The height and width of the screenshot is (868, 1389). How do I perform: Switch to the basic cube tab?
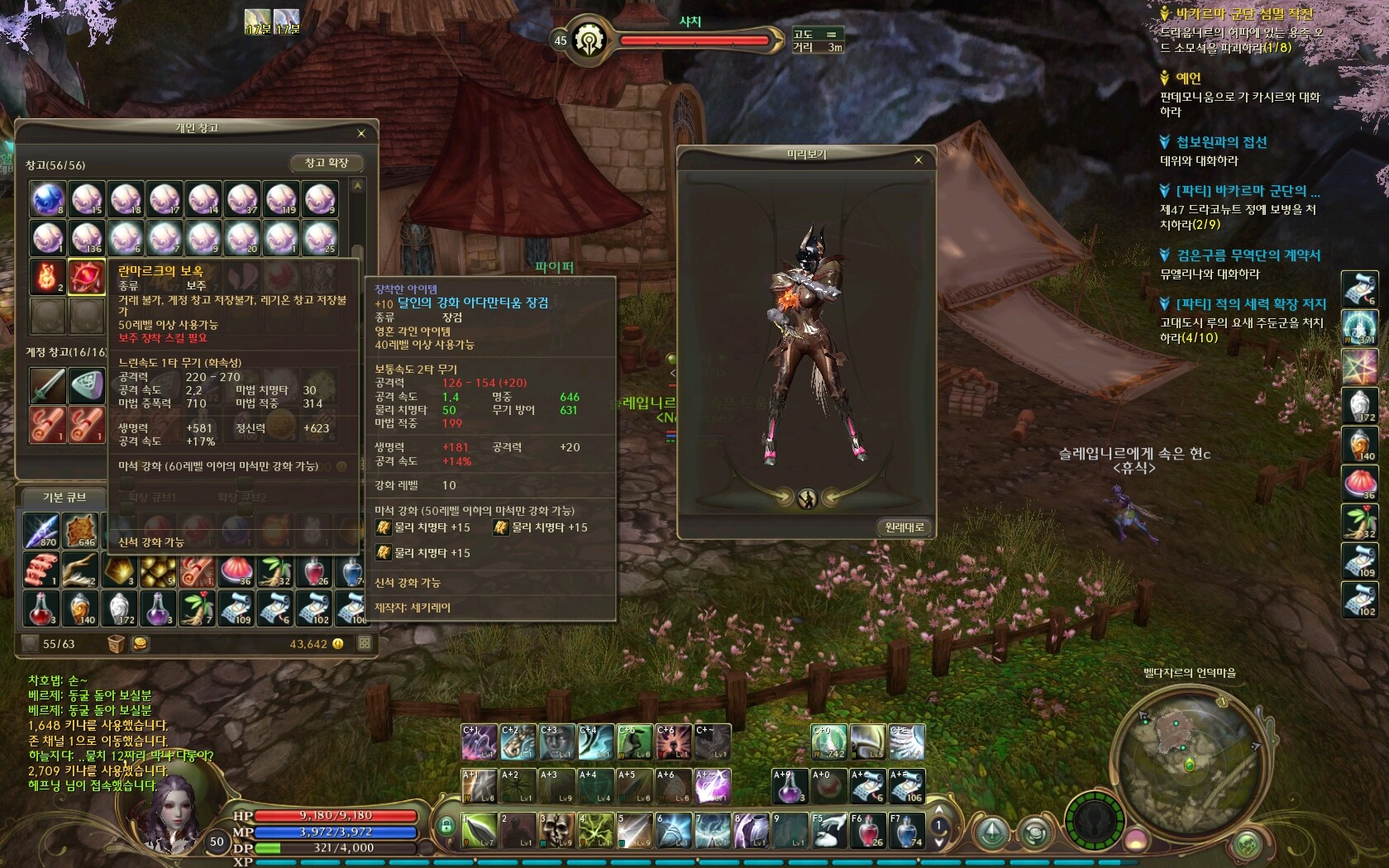pos(64,497)
